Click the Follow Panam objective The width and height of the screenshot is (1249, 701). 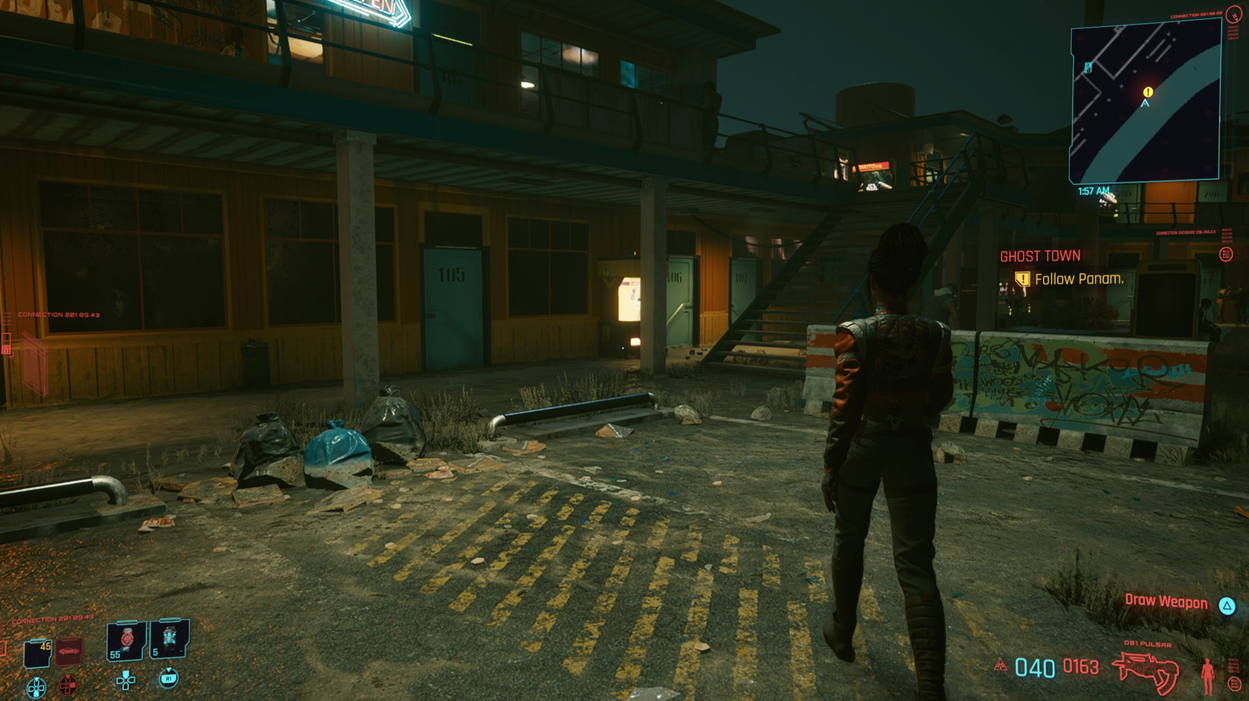point(1078,280)
